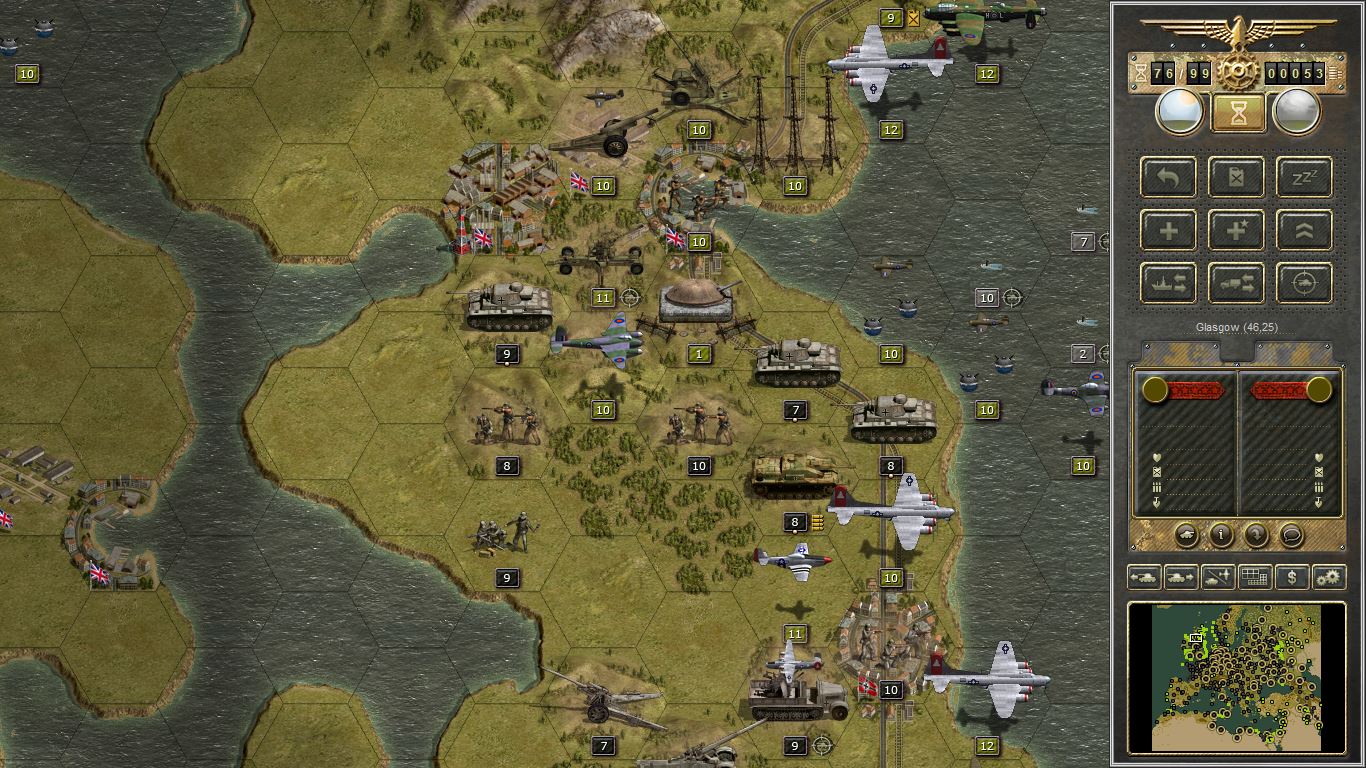This screenshot has width=1366, height=768.
Task: Toggle truck transport mount button
Action: [1237, 283]
